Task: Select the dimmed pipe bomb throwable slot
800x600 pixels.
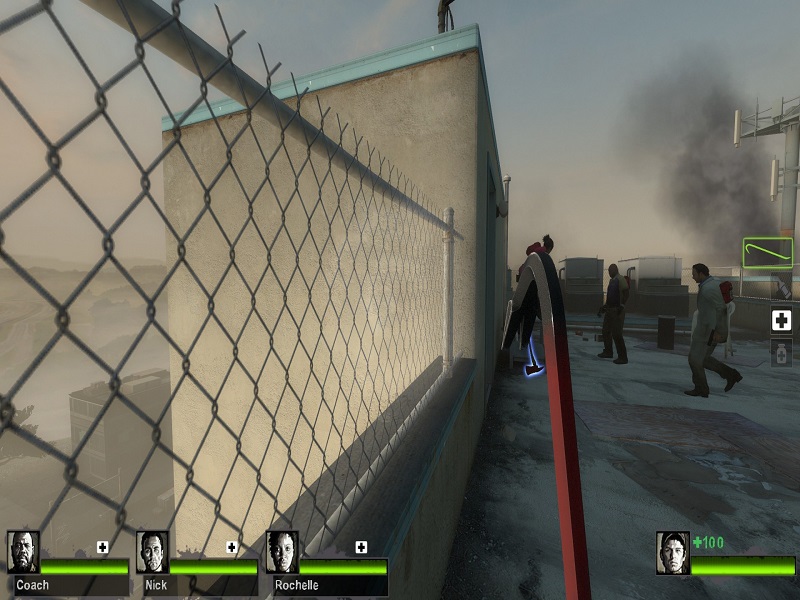Action: 781,287
